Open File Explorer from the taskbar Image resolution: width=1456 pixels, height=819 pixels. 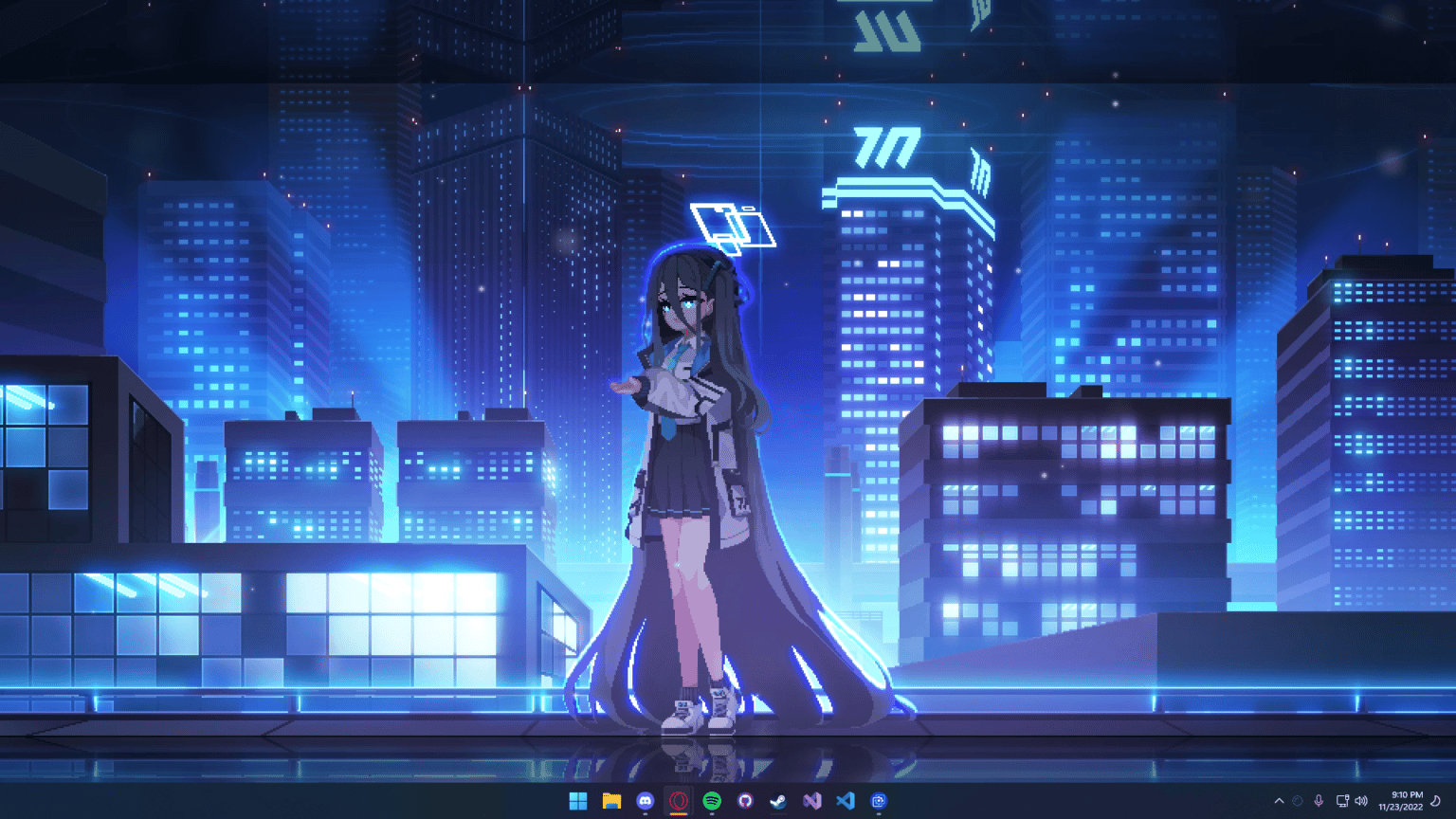[611, 801]
